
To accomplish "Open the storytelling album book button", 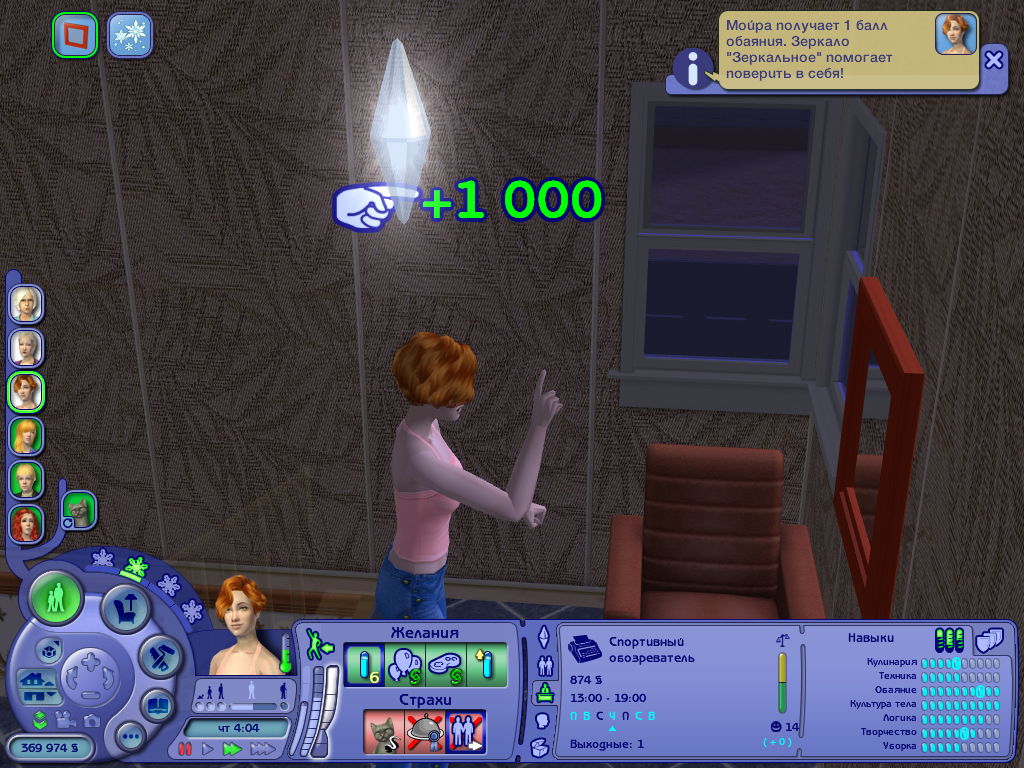I will click(156, 704).
